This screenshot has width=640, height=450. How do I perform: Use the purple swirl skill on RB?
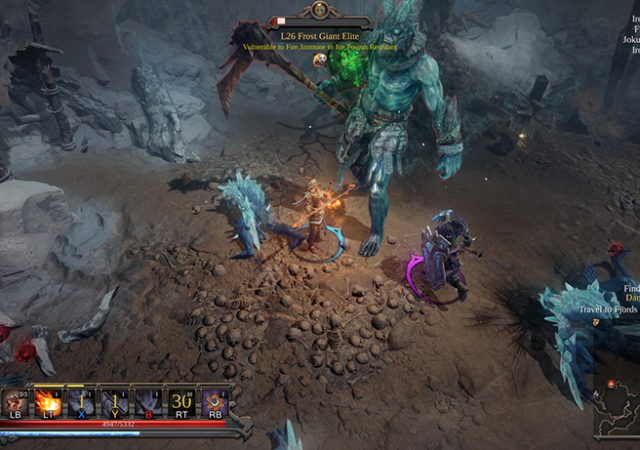click(214, 401)
